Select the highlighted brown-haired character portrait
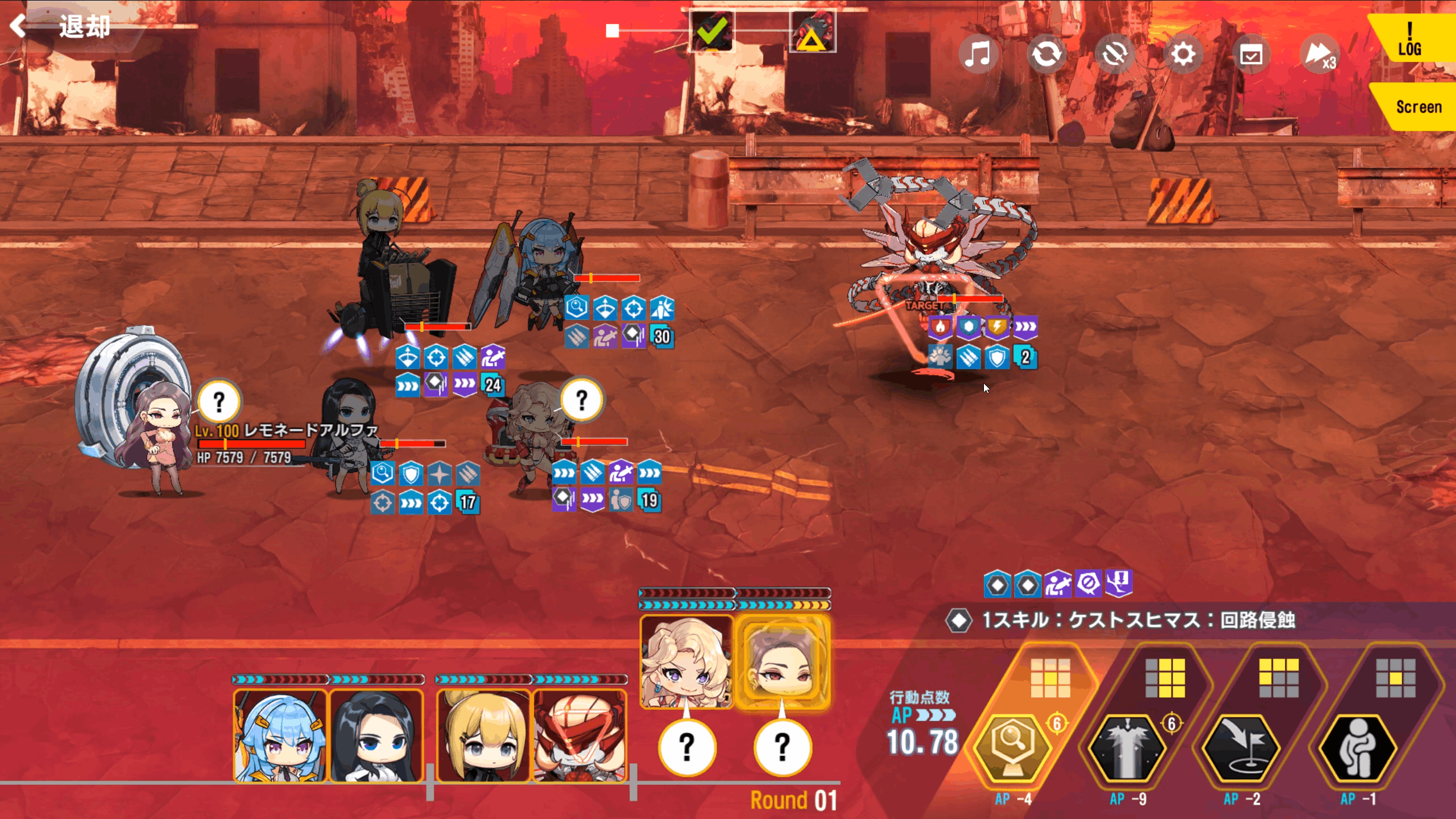Image resolution: width=1456 pixels, height=819 pixels. click(x=783, y=663)
